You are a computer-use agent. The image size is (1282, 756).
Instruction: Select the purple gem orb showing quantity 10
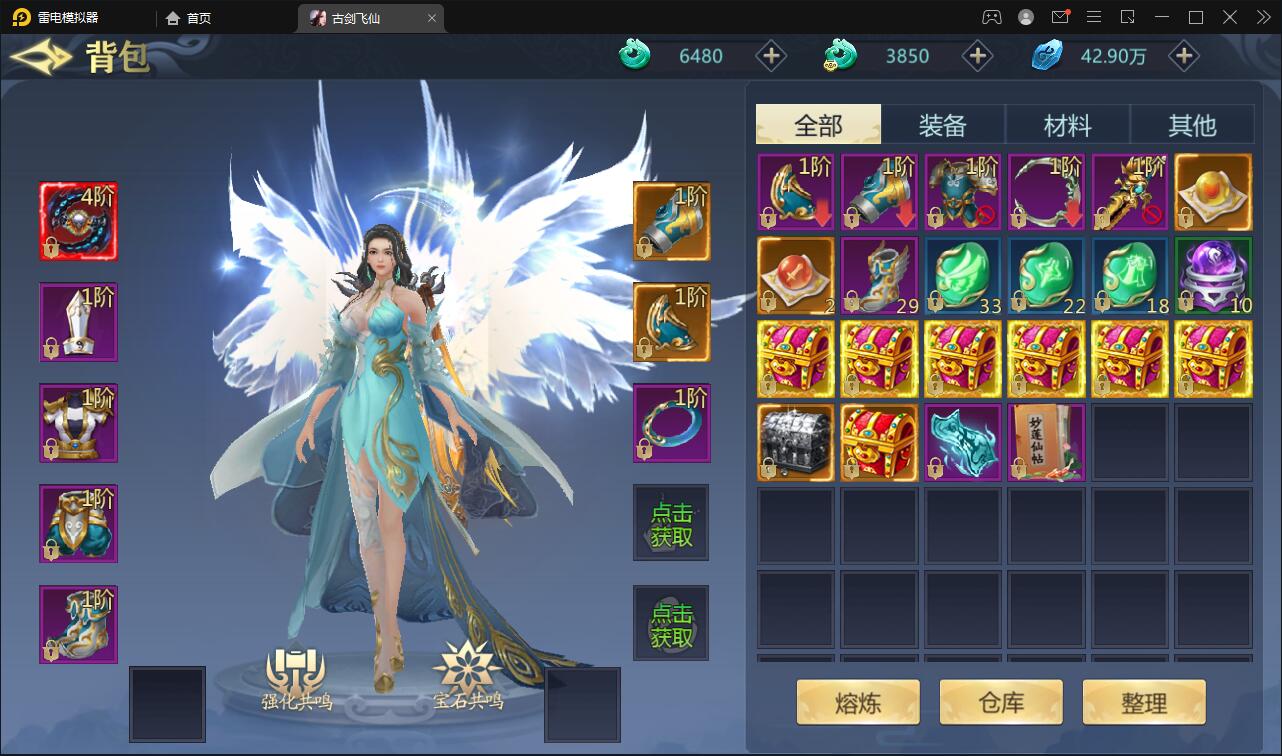click(x=1213, y=274)
